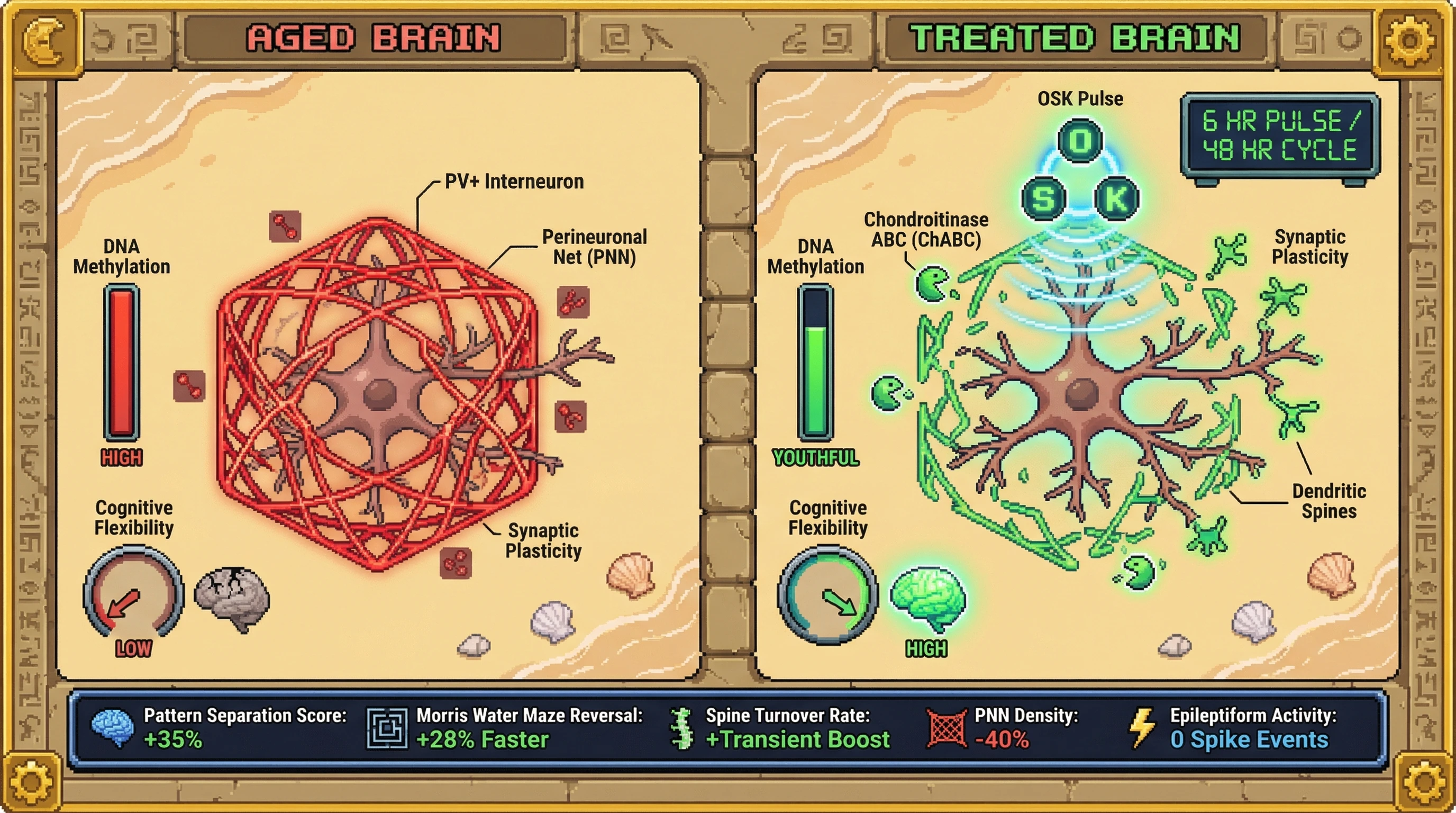This screenshot has width=1456, height=813.
Task: Select the Morris Water Maze icon
Action: pyautogui.click(x=387, y=728)
